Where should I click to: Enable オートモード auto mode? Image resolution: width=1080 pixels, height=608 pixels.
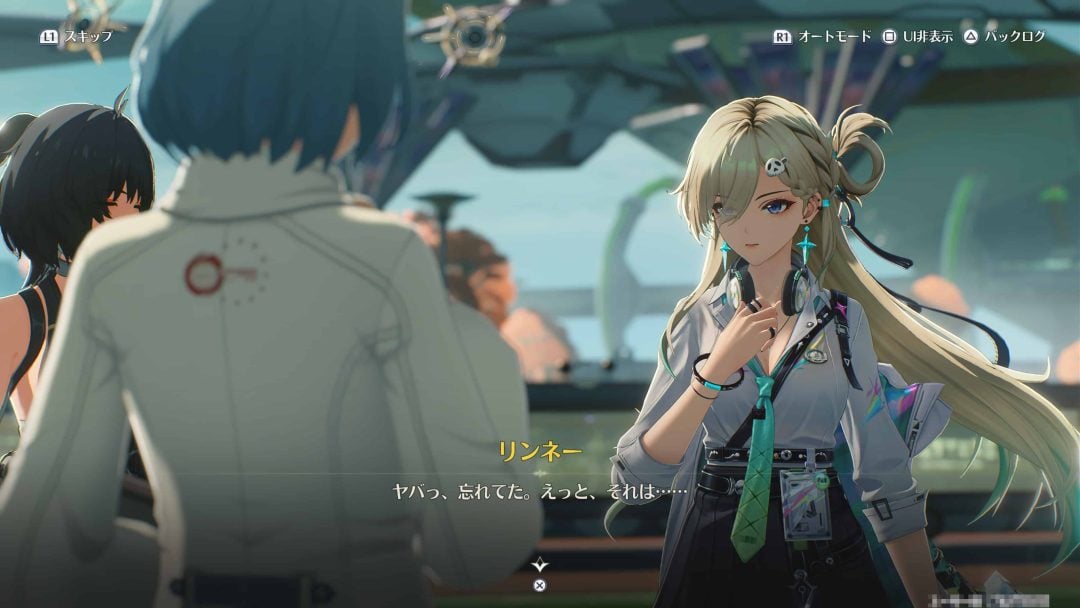click(x=823, y=36)
